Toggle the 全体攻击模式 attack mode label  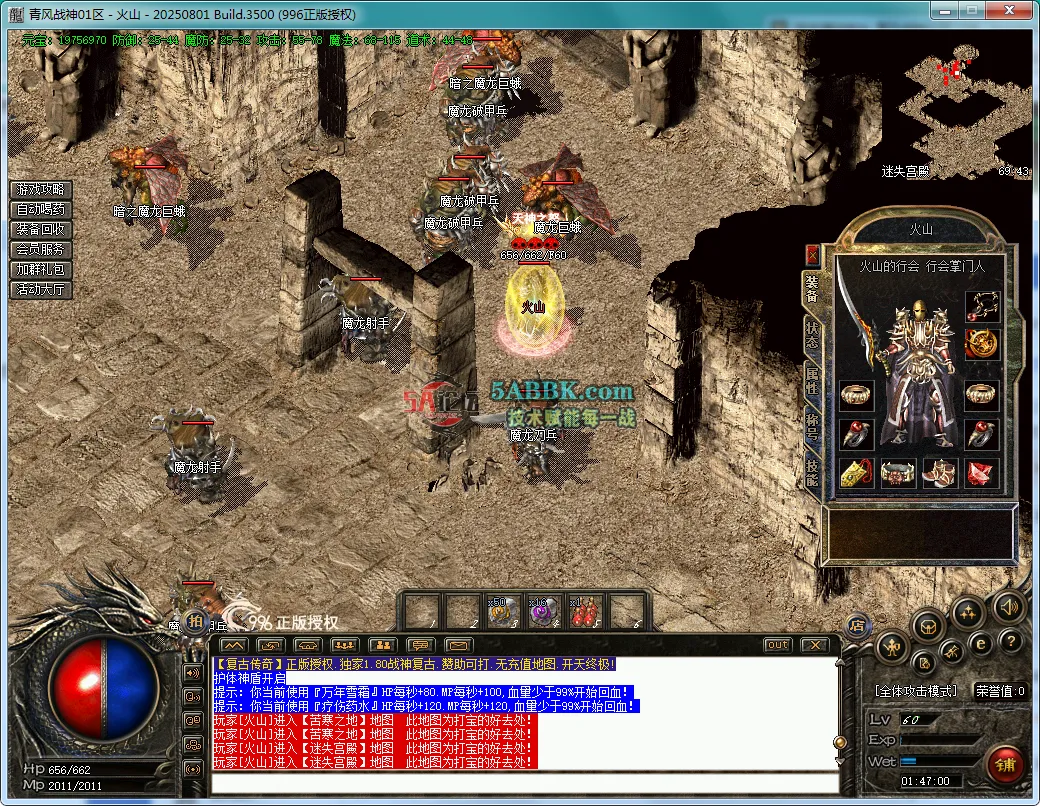click(x=916, y=691)
